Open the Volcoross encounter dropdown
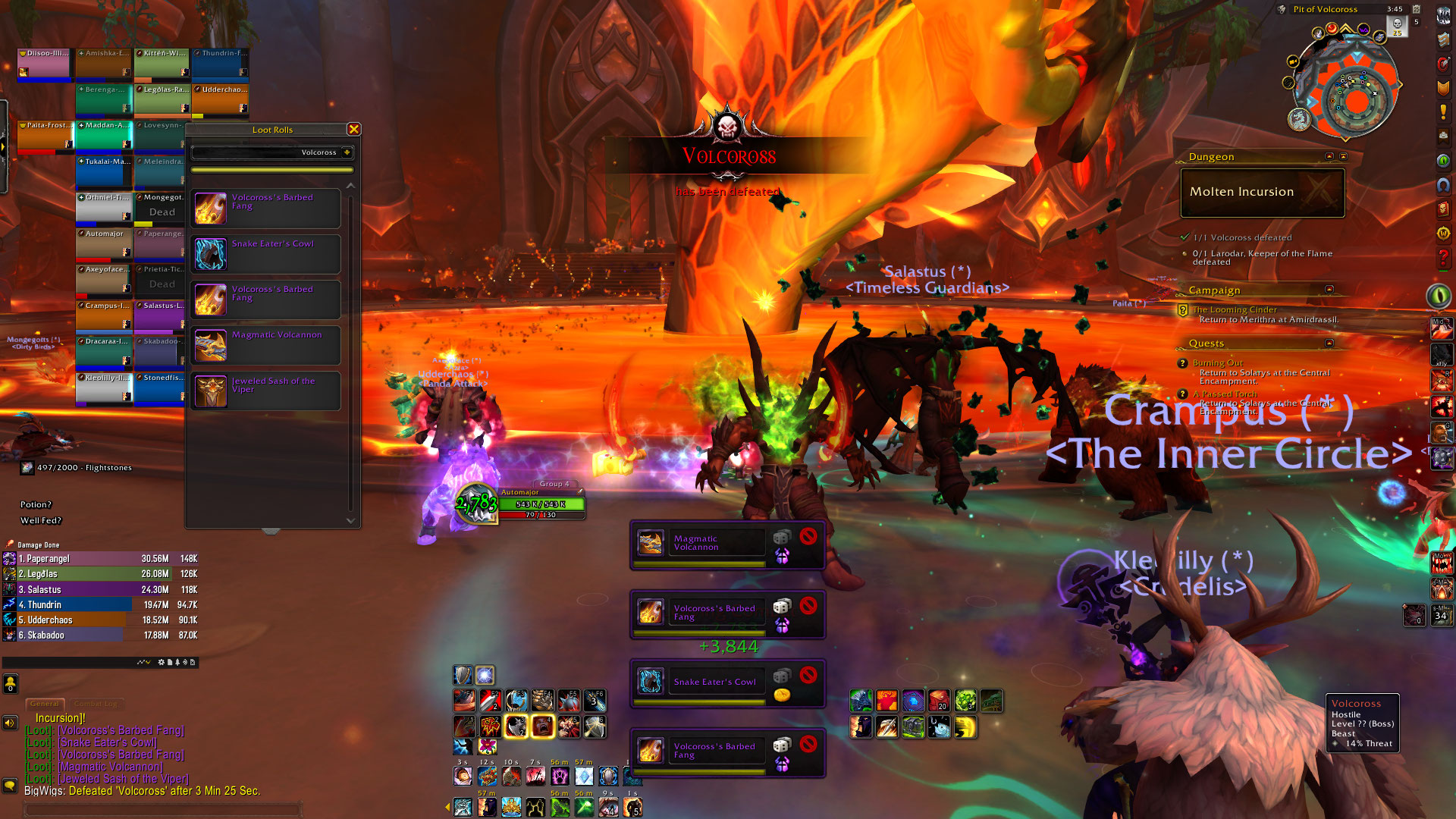 point(347,152)
